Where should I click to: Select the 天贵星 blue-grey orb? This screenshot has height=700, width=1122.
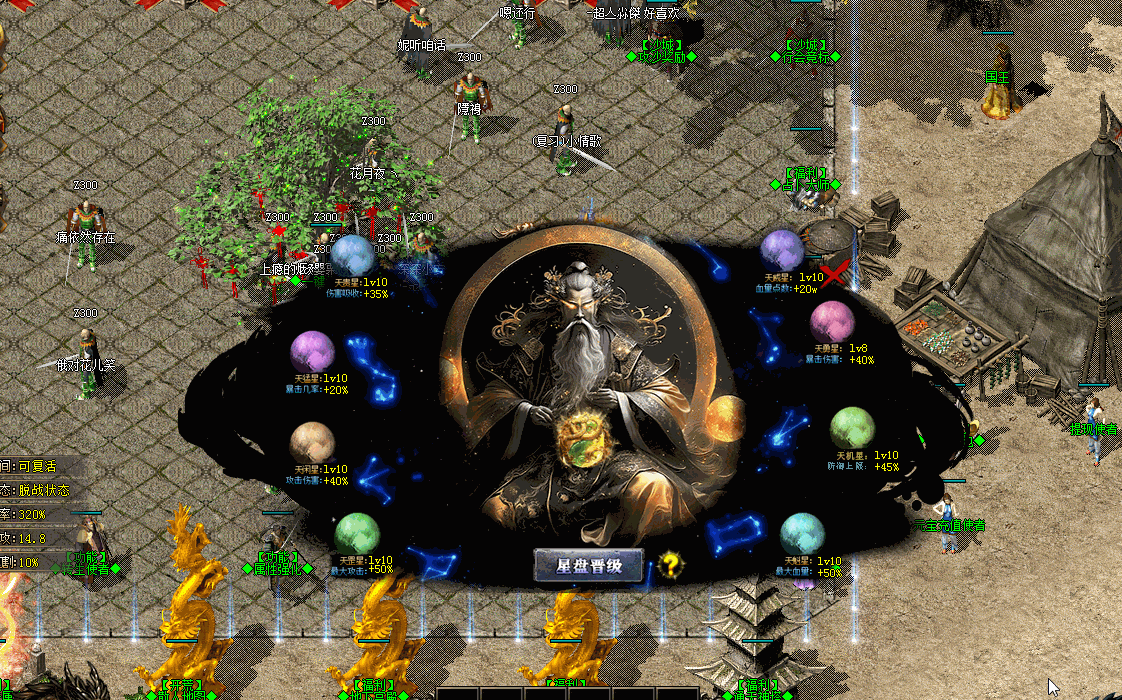pyautogui.click(x=352, y=256)
